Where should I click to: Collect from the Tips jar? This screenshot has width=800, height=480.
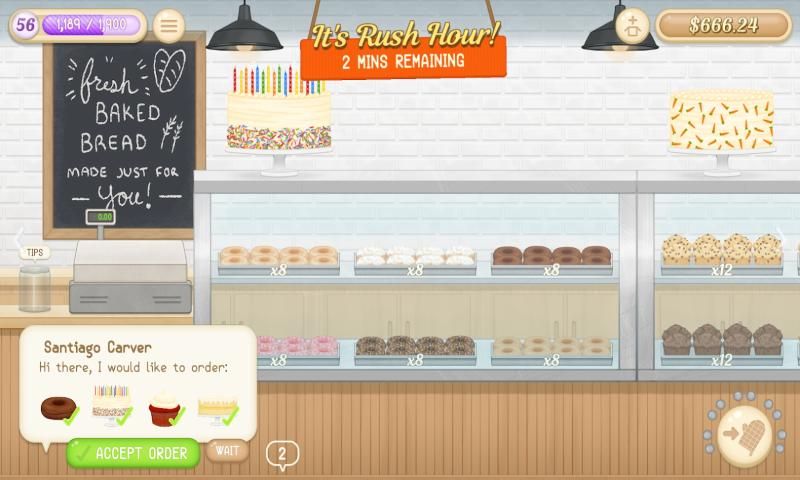click(35, 285)
